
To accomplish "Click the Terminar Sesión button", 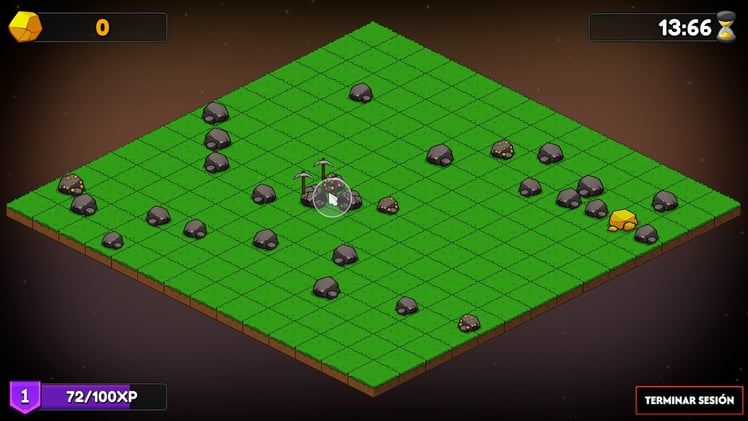I will tap(689, 400).
